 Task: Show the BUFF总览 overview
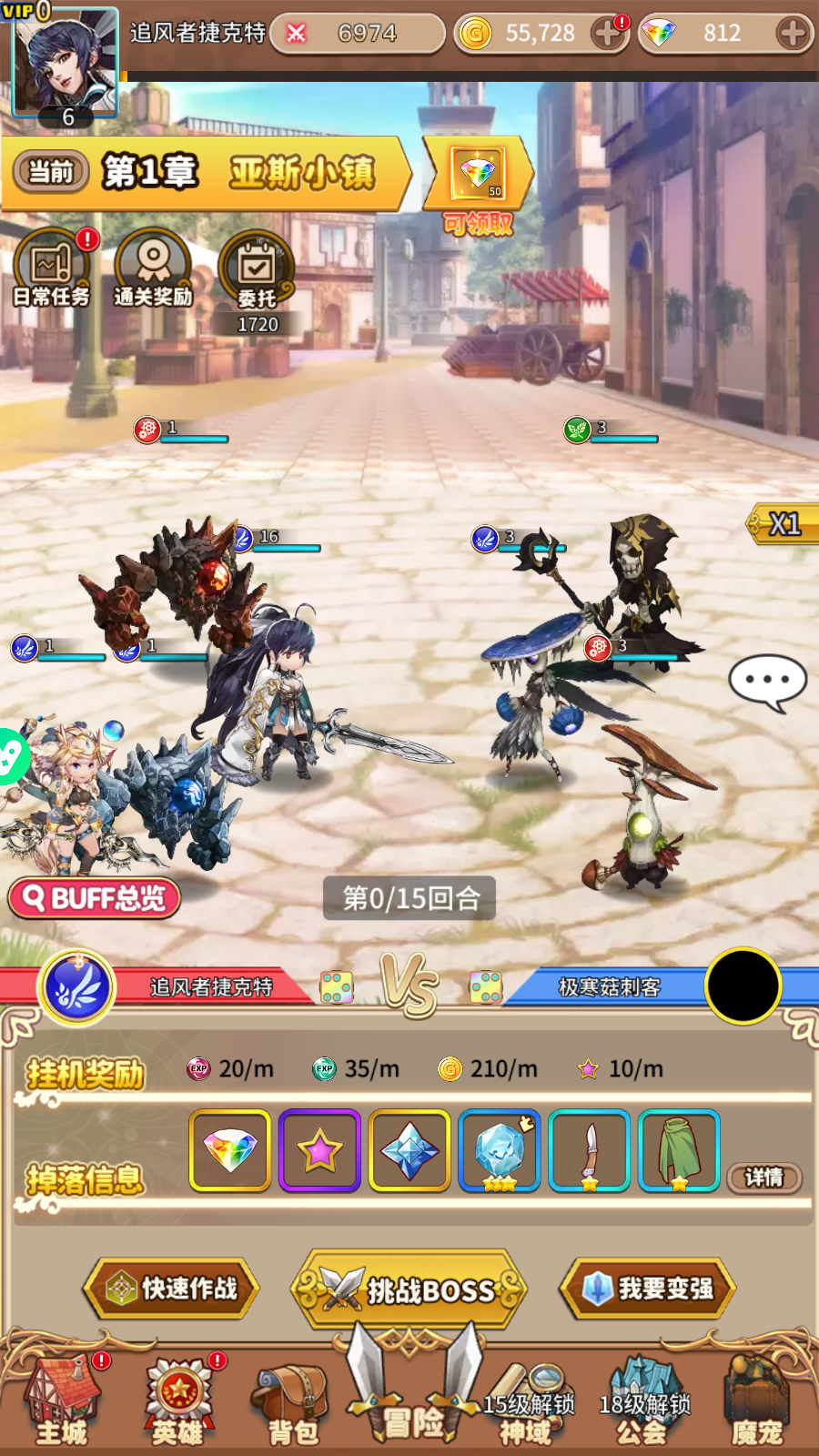(95, 899)
